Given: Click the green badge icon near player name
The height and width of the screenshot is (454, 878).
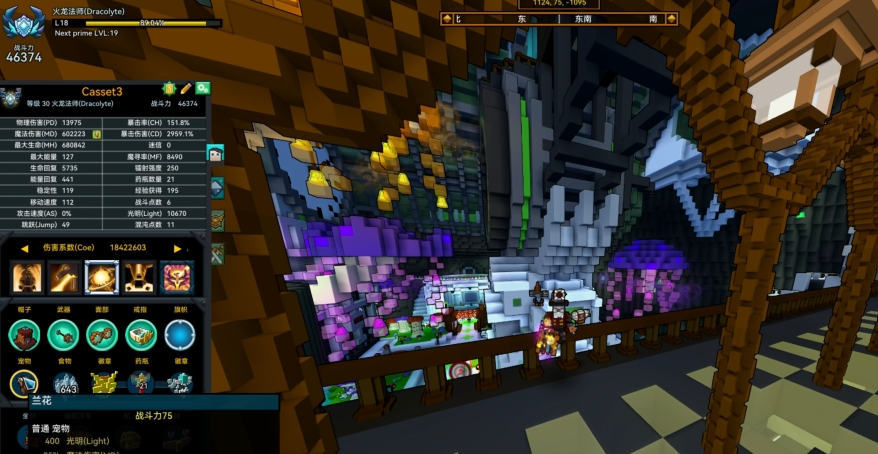Looking at the screenshot, I should [169, 89].
